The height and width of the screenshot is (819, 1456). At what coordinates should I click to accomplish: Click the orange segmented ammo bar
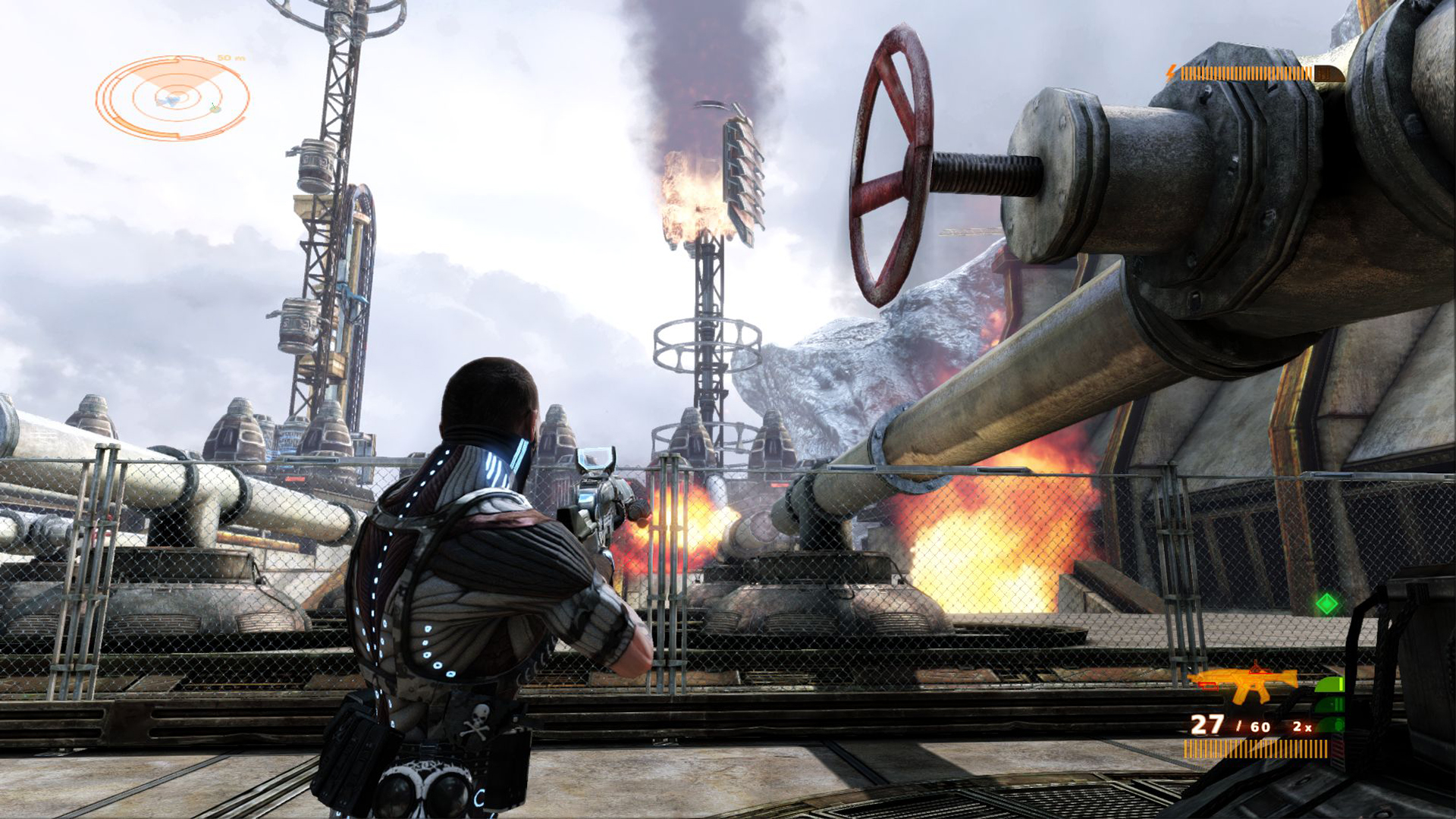(x=1255, y=749)
